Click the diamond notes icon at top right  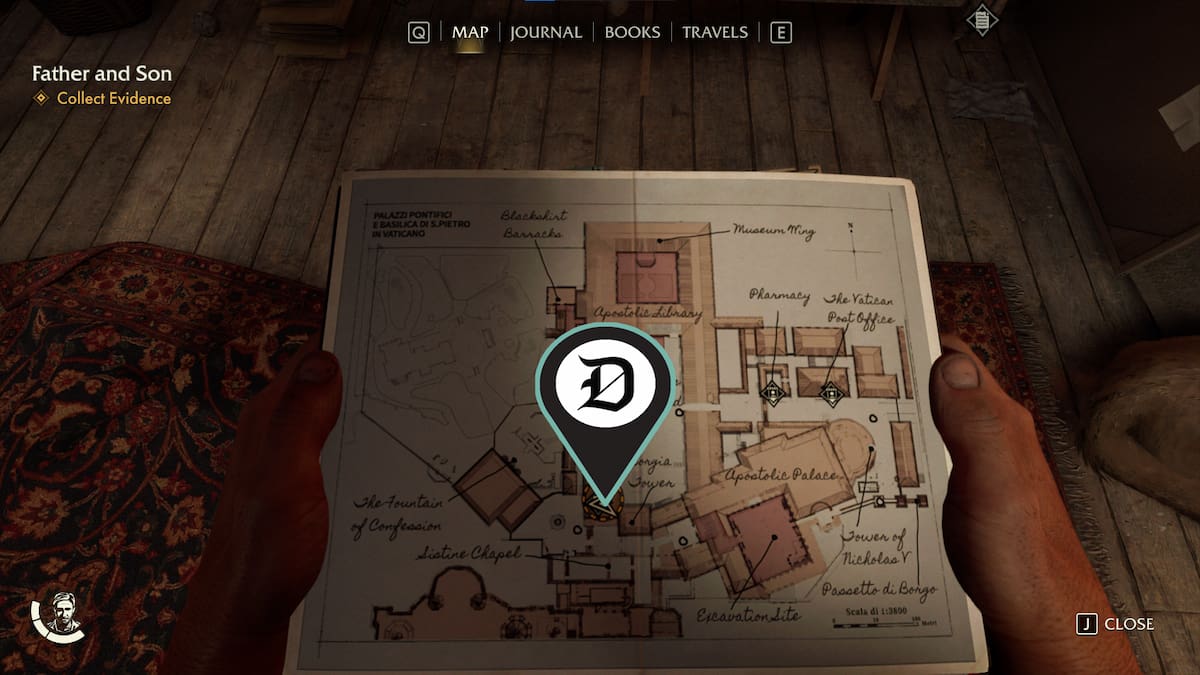click(x=982, y=20)
